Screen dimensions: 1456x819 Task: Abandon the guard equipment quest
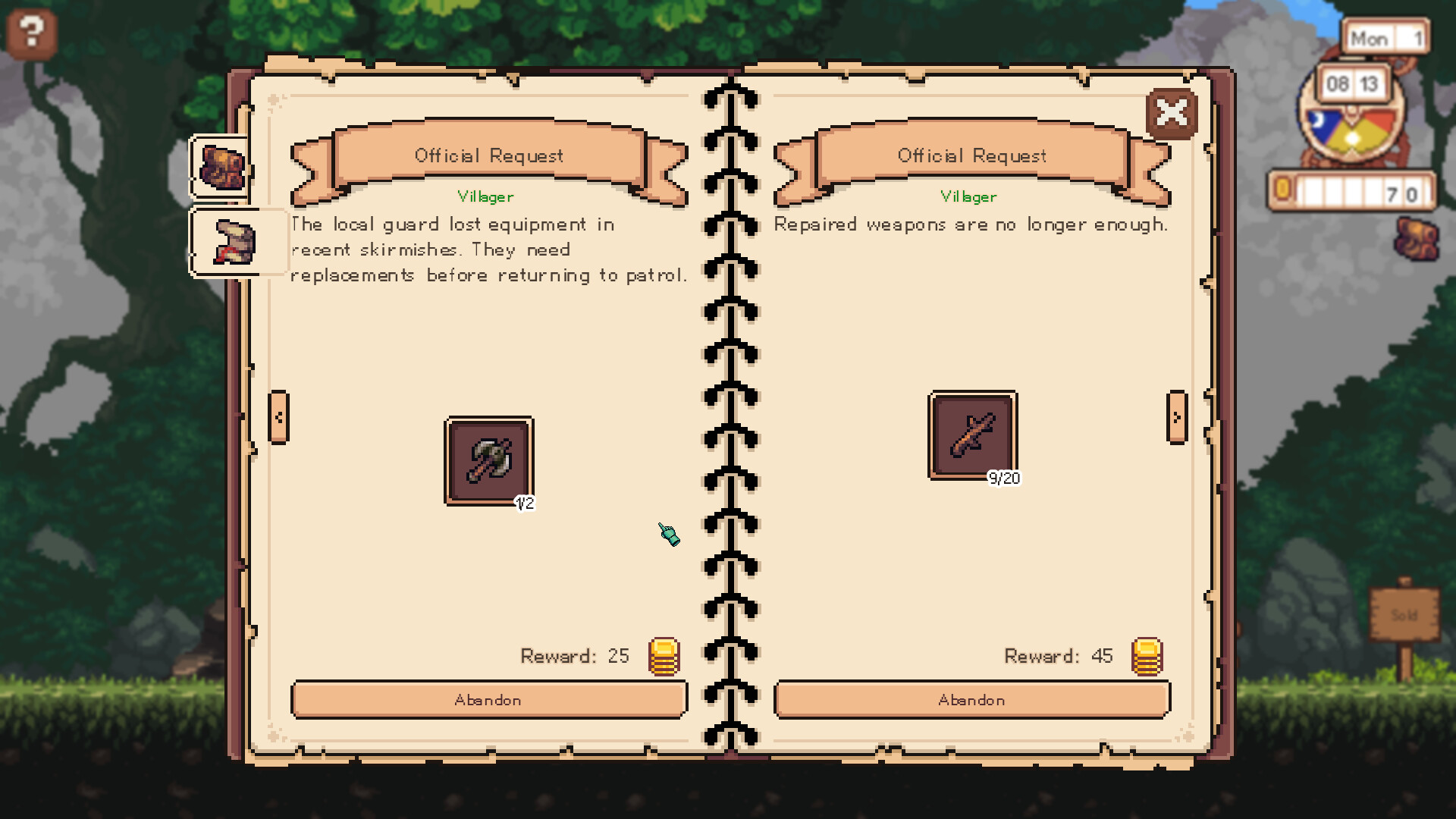(x=488, y=699)
